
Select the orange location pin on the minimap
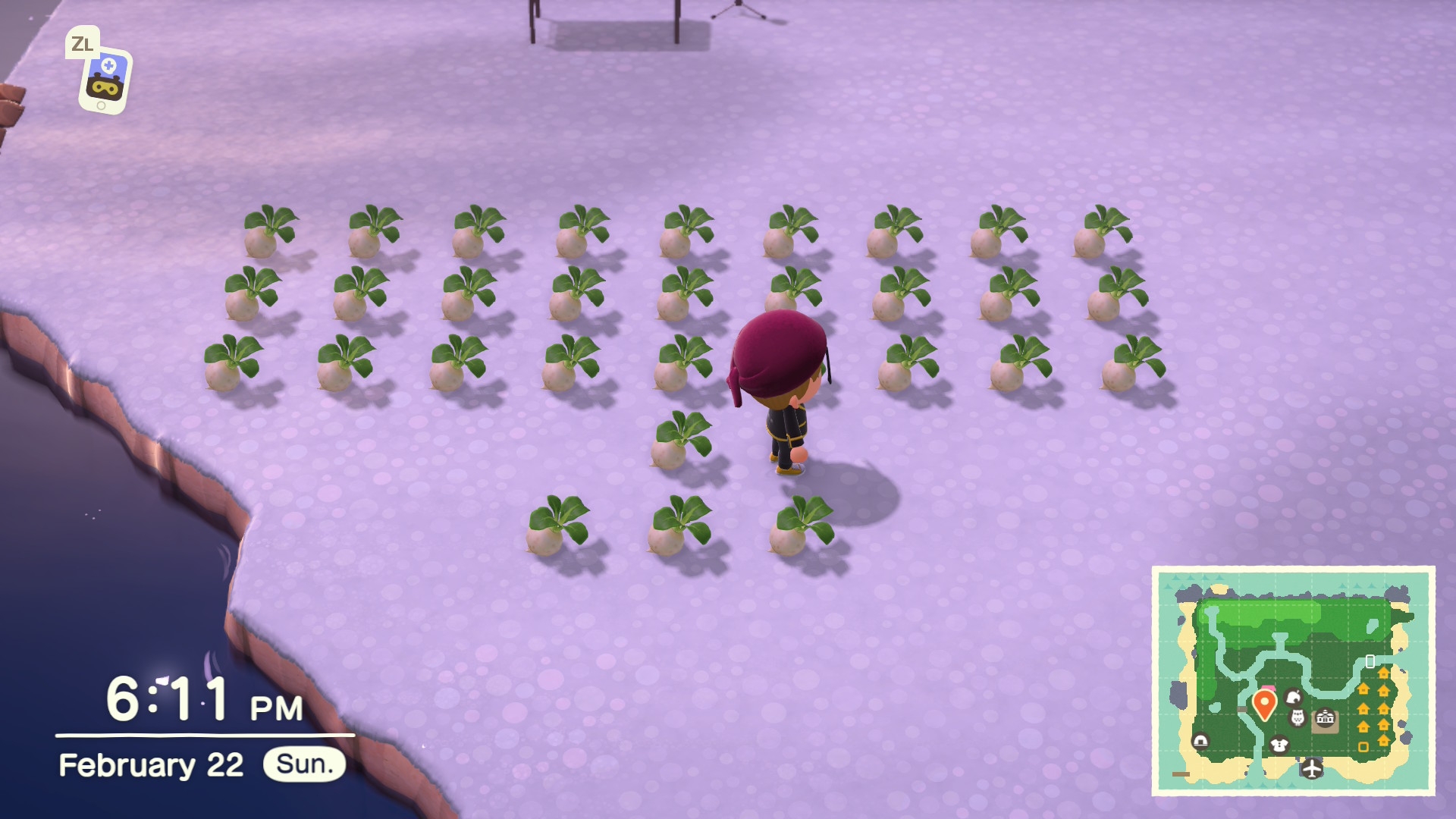[1263, 703]
